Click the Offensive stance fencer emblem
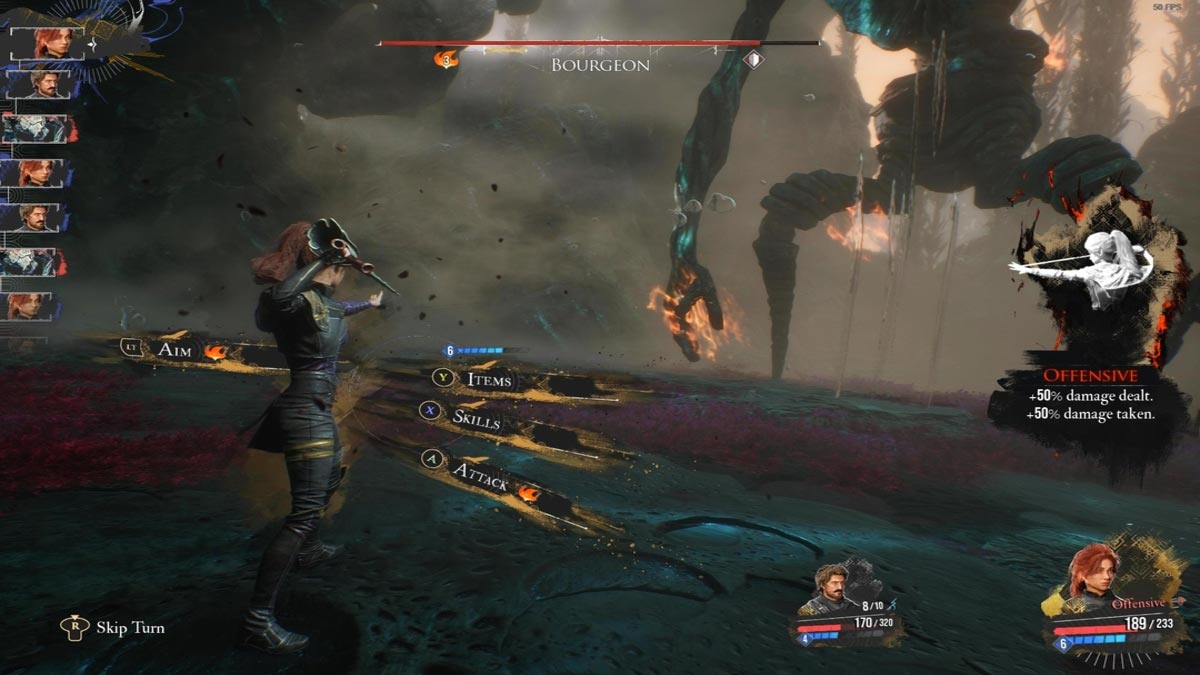 [1090, 268]
